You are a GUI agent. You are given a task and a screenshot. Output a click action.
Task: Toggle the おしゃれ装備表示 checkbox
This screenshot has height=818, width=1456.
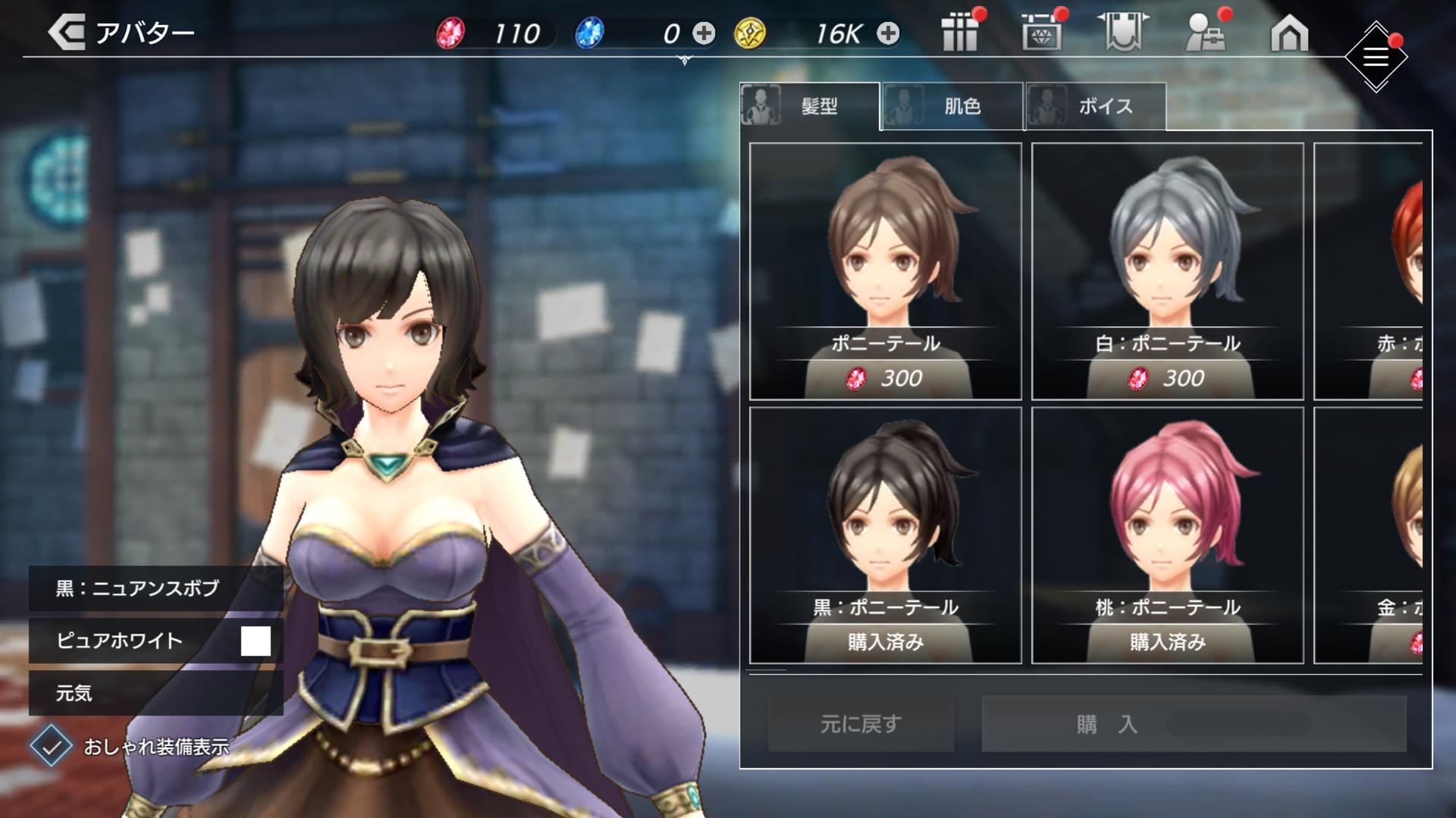52,746
